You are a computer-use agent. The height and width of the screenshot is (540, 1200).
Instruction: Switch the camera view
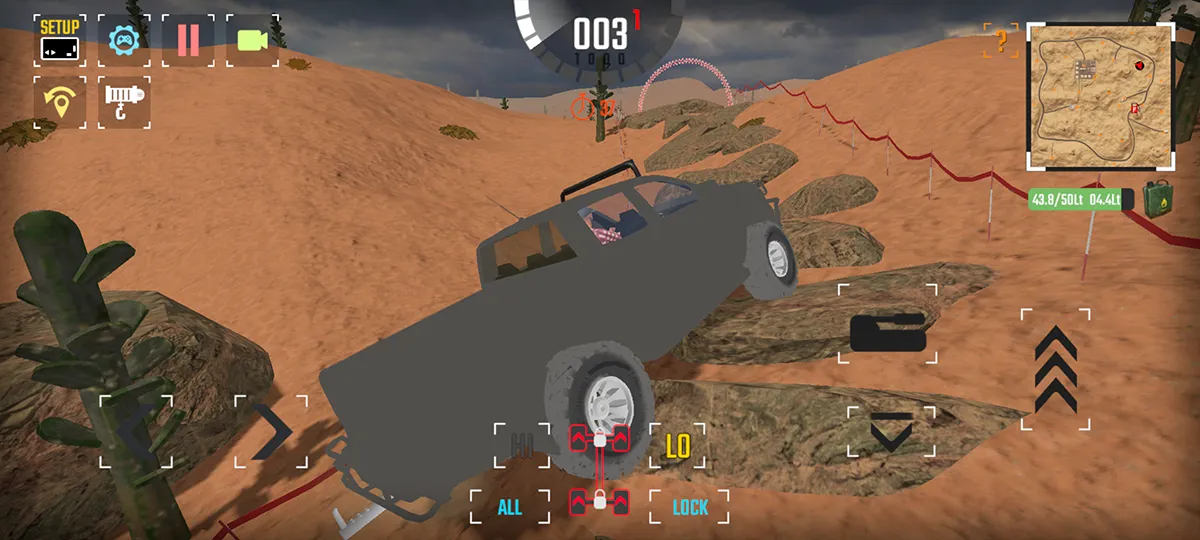click(252, 40)
